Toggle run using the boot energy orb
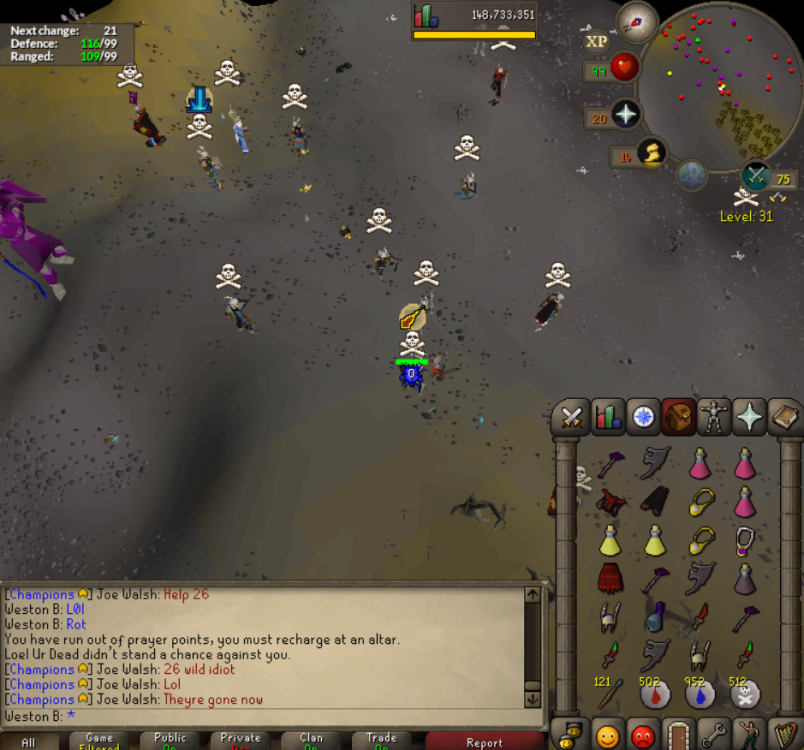Viewport: 804px width, 750px height. click(x=652, y=154)
